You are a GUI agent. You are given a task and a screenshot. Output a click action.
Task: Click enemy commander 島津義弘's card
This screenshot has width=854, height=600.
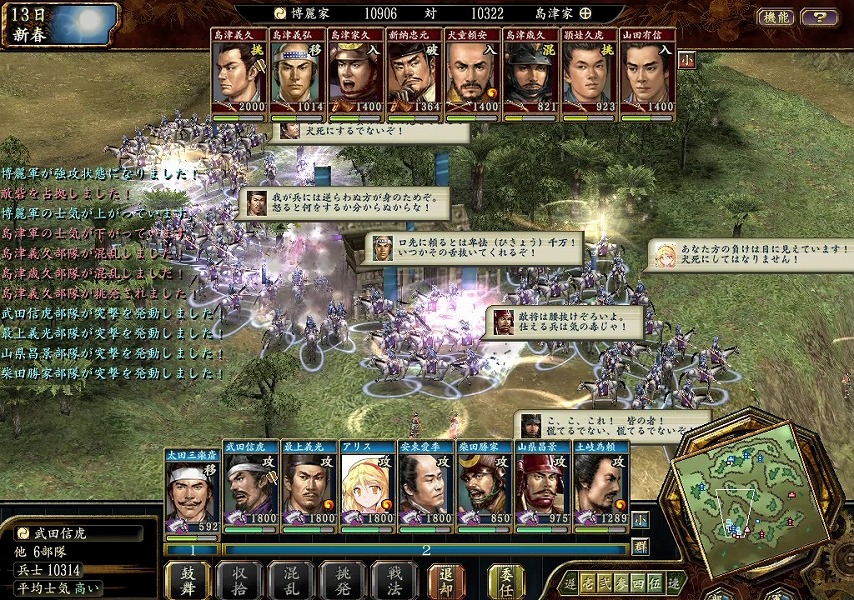tap(297, 73)
